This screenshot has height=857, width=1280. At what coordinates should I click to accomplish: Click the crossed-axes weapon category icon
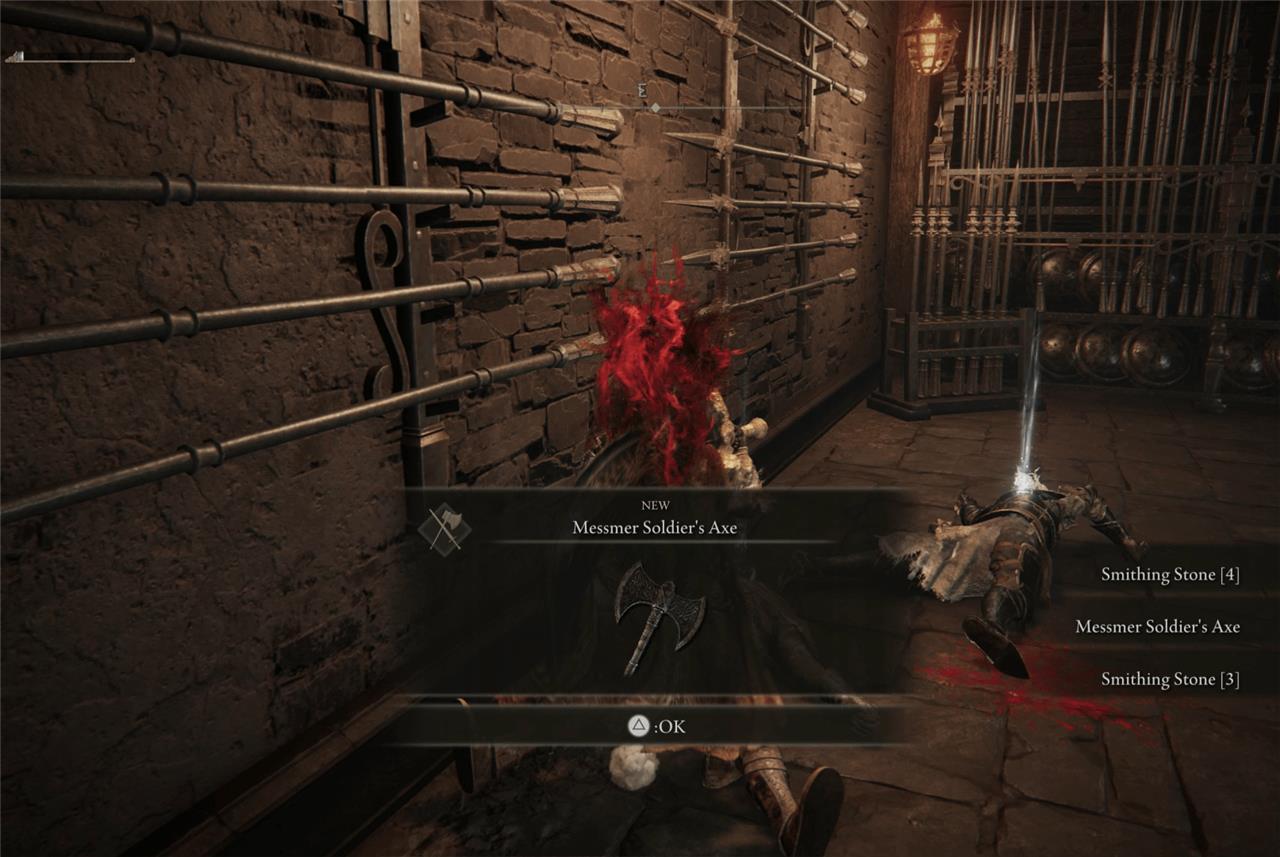click(444, 528)
